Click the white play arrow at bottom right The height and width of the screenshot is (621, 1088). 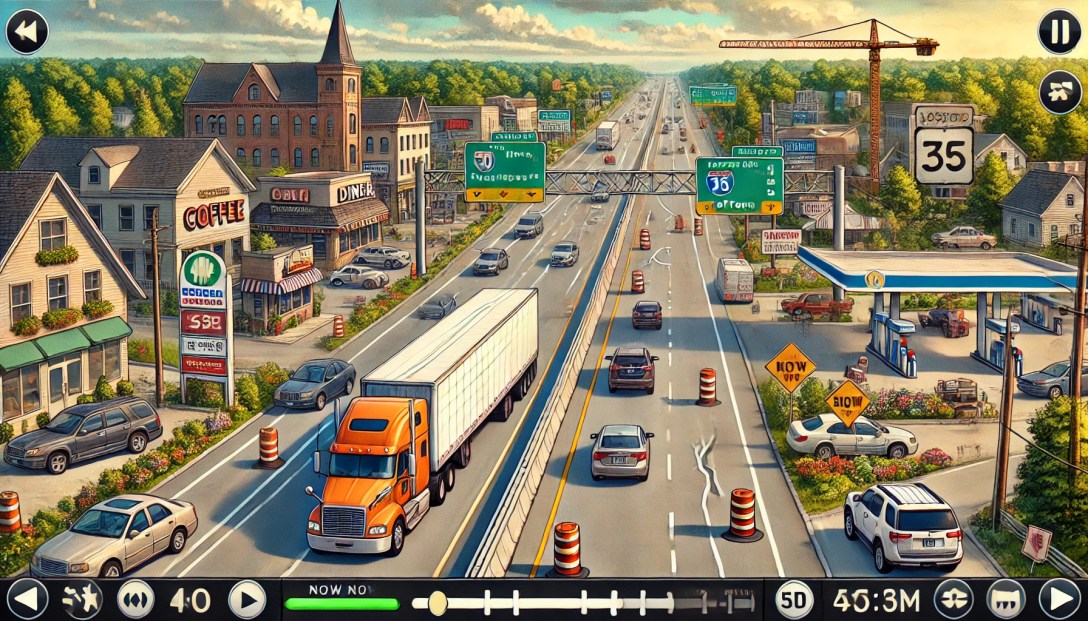point(1059,599)
